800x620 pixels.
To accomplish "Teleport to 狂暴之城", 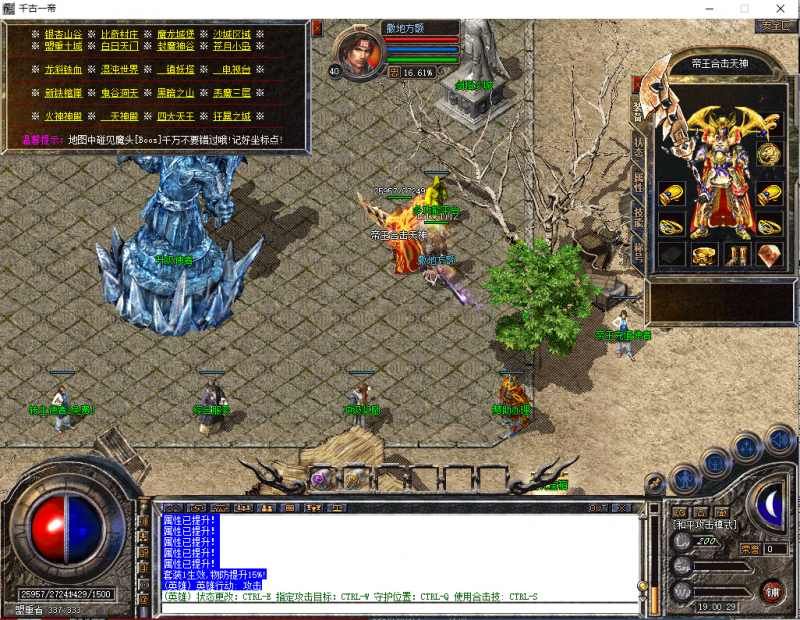I will point(232,116).
